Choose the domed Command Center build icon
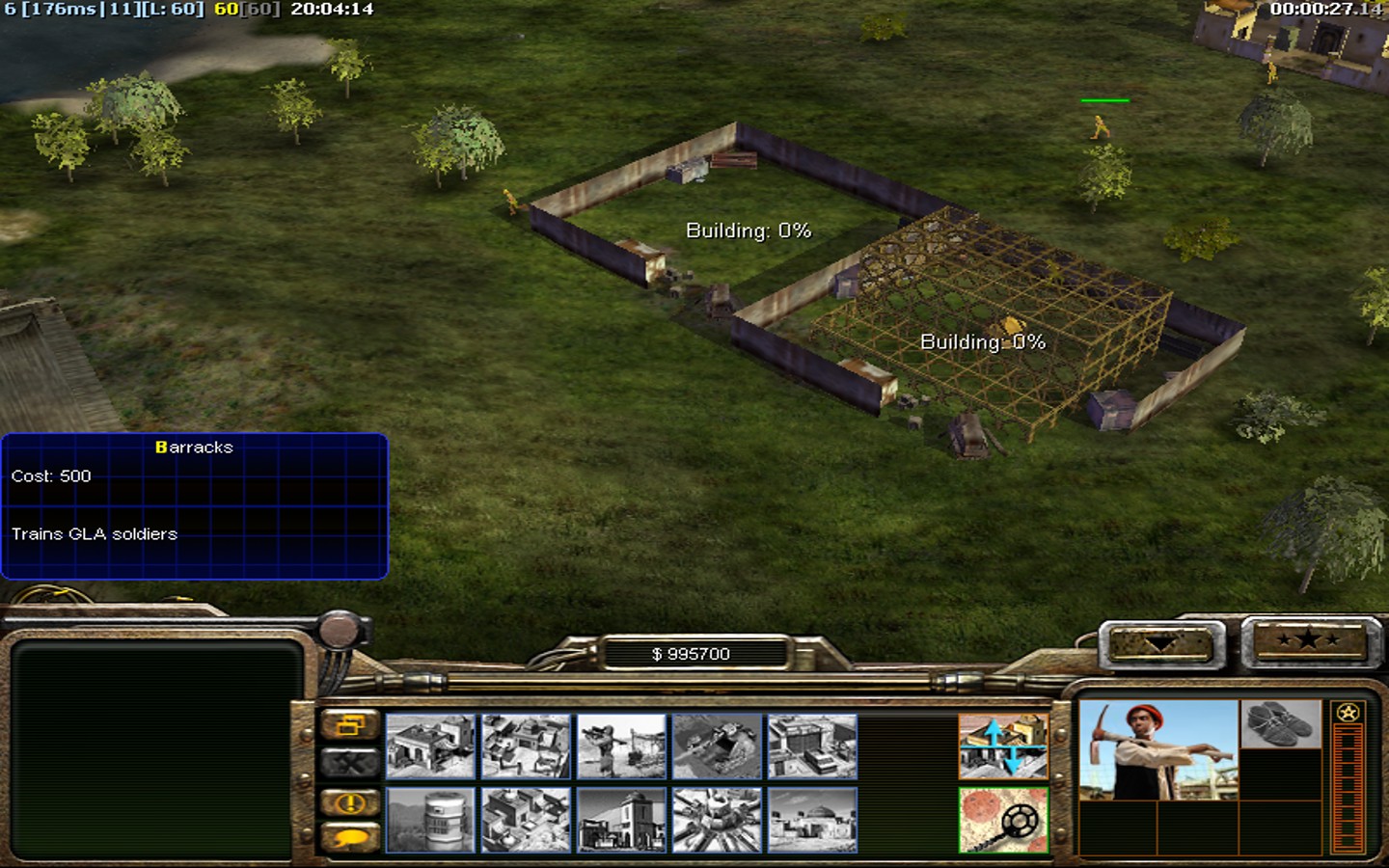 (812, 820)
